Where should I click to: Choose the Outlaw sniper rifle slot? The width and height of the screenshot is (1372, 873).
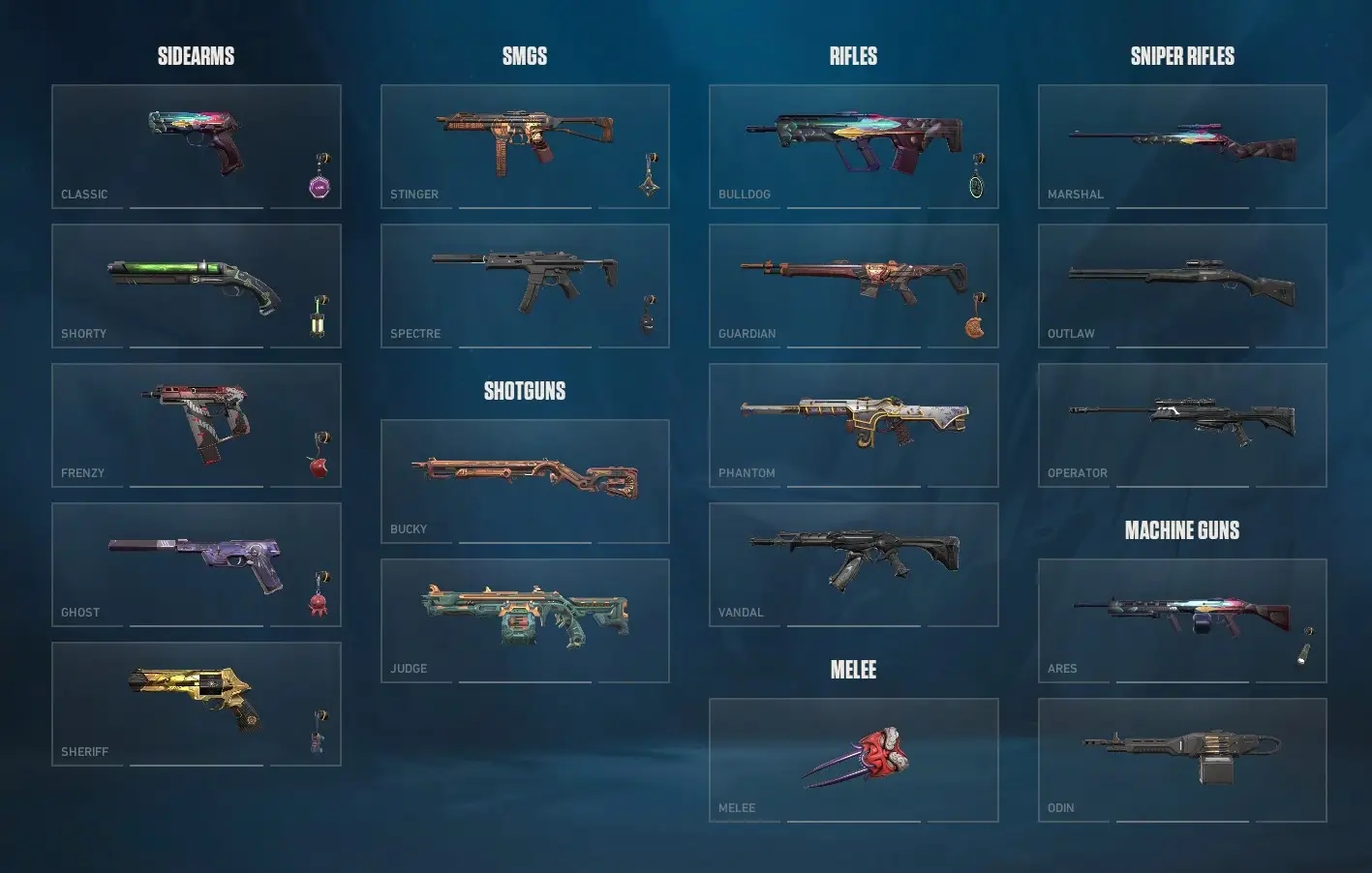tap(1181, 285)
